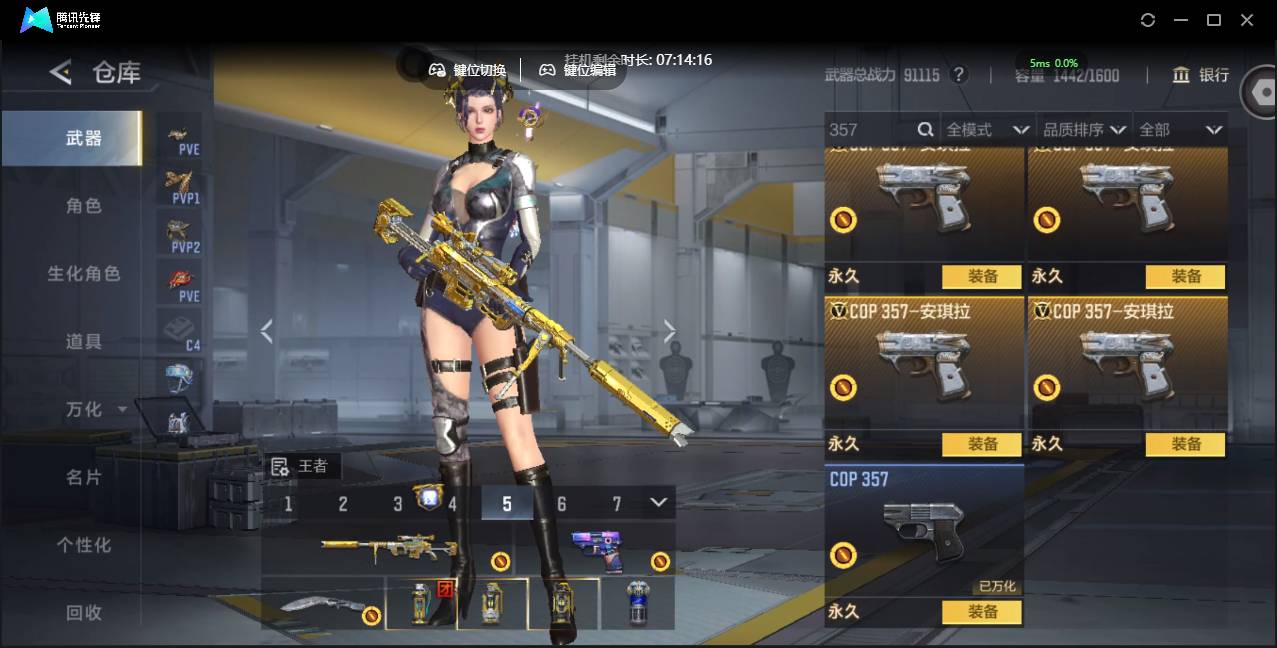
Task: Click the 357 weapon search field
Action: pyautogui.click(x=870, y=130)
